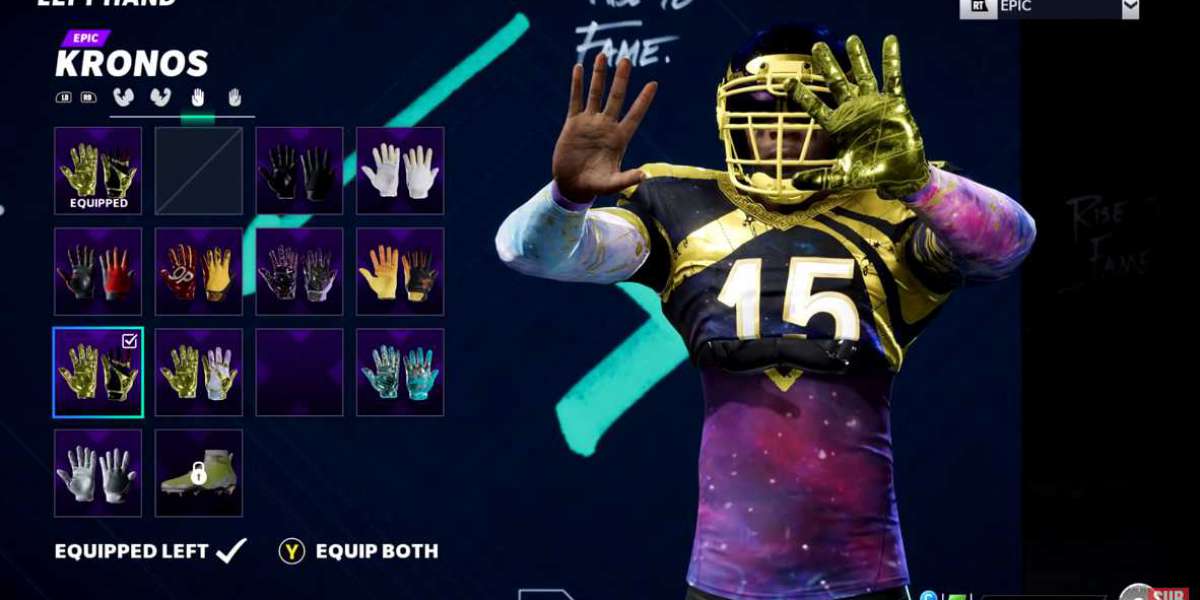
Task: Select the all-black gloves
Action: click(300, 171)
